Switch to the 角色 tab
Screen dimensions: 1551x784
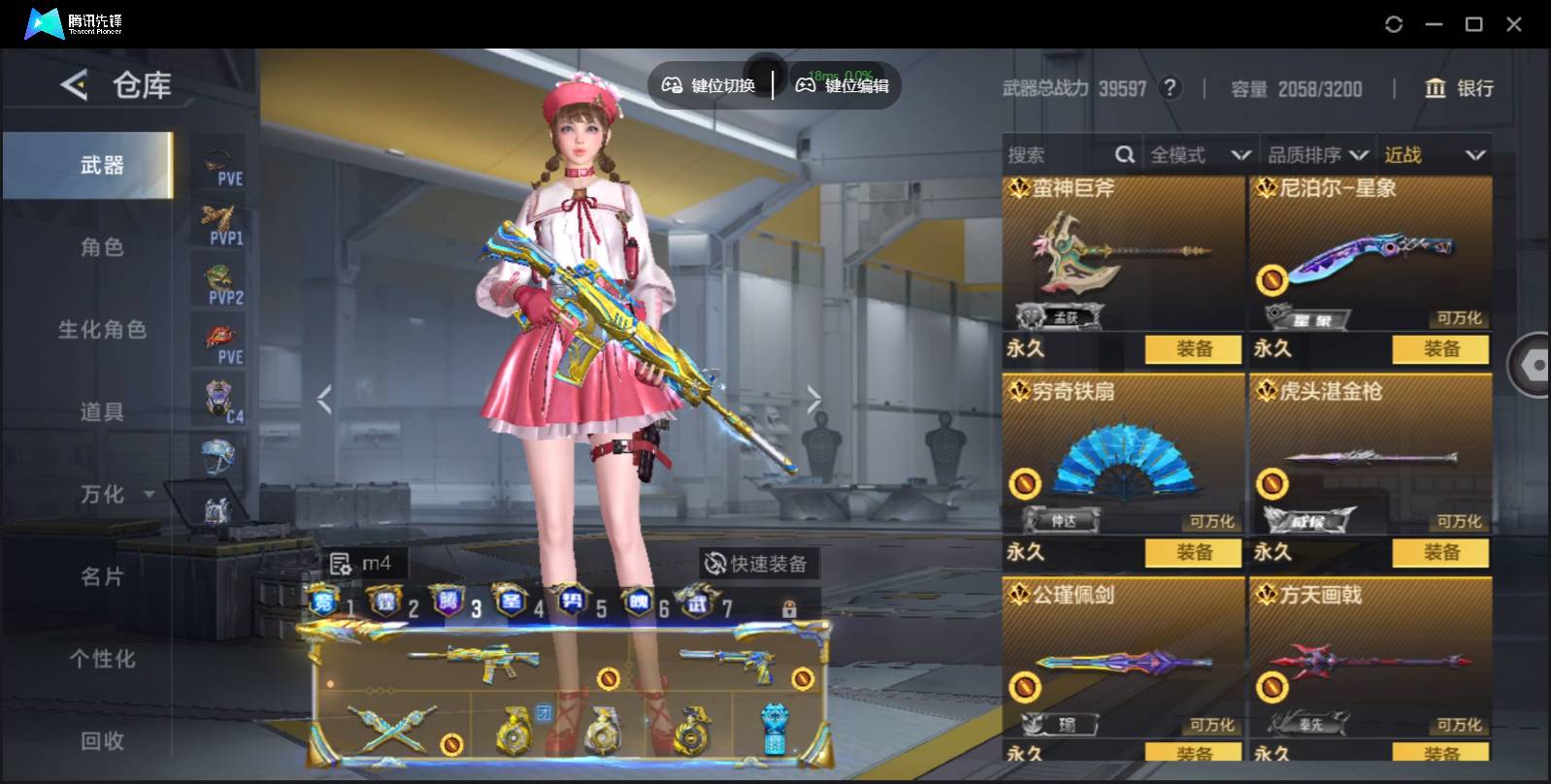102,247
